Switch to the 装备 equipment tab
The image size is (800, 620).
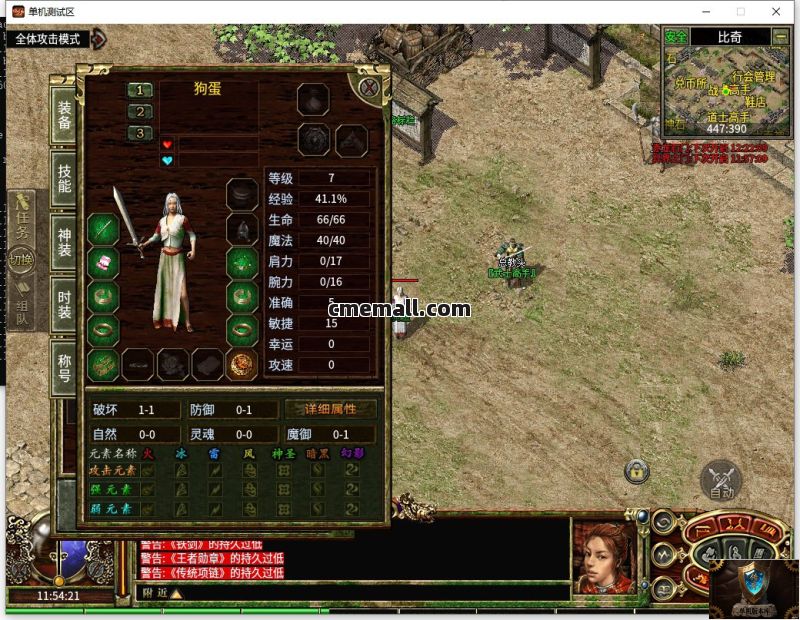64,117
